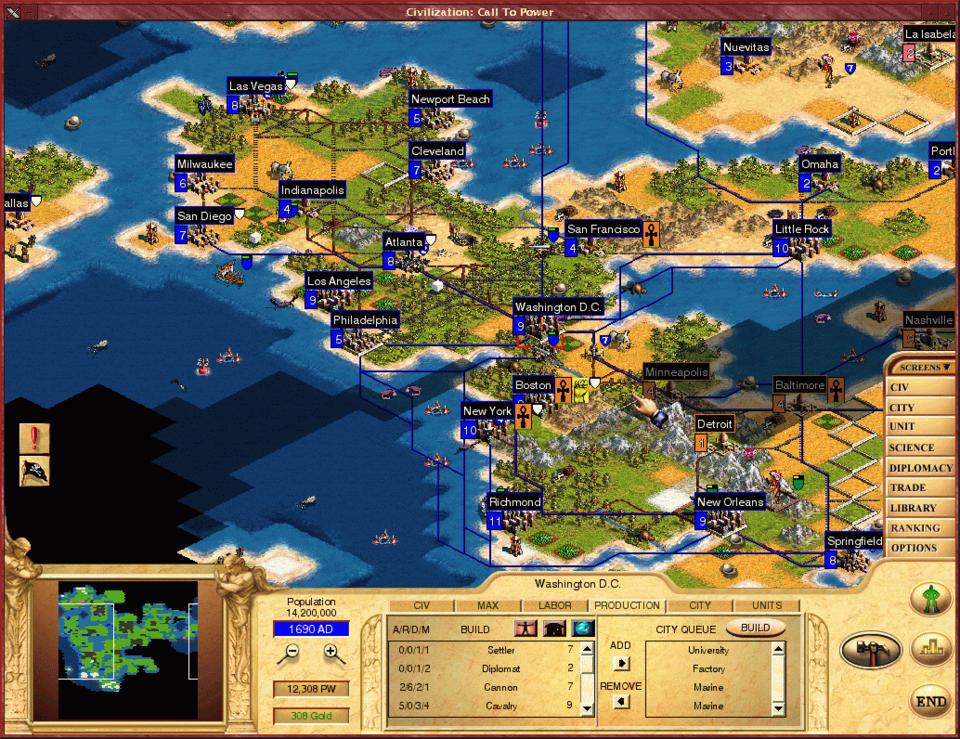960x739 pixels.
Task: Switch to the LABOR tab
Action: [x=555, y=605]
